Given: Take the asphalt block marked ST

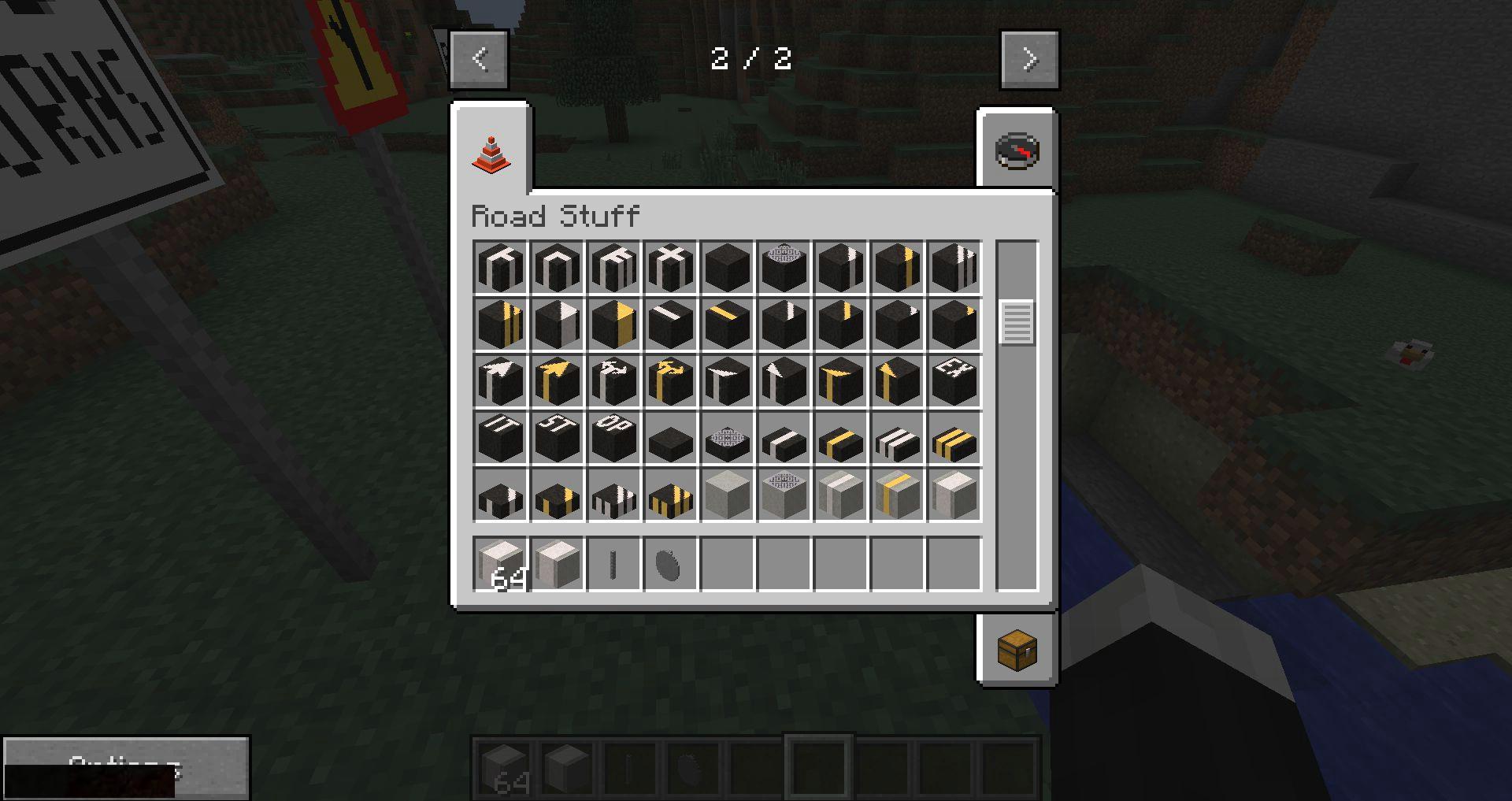Looking at the screenshot, I should [557, 437].
